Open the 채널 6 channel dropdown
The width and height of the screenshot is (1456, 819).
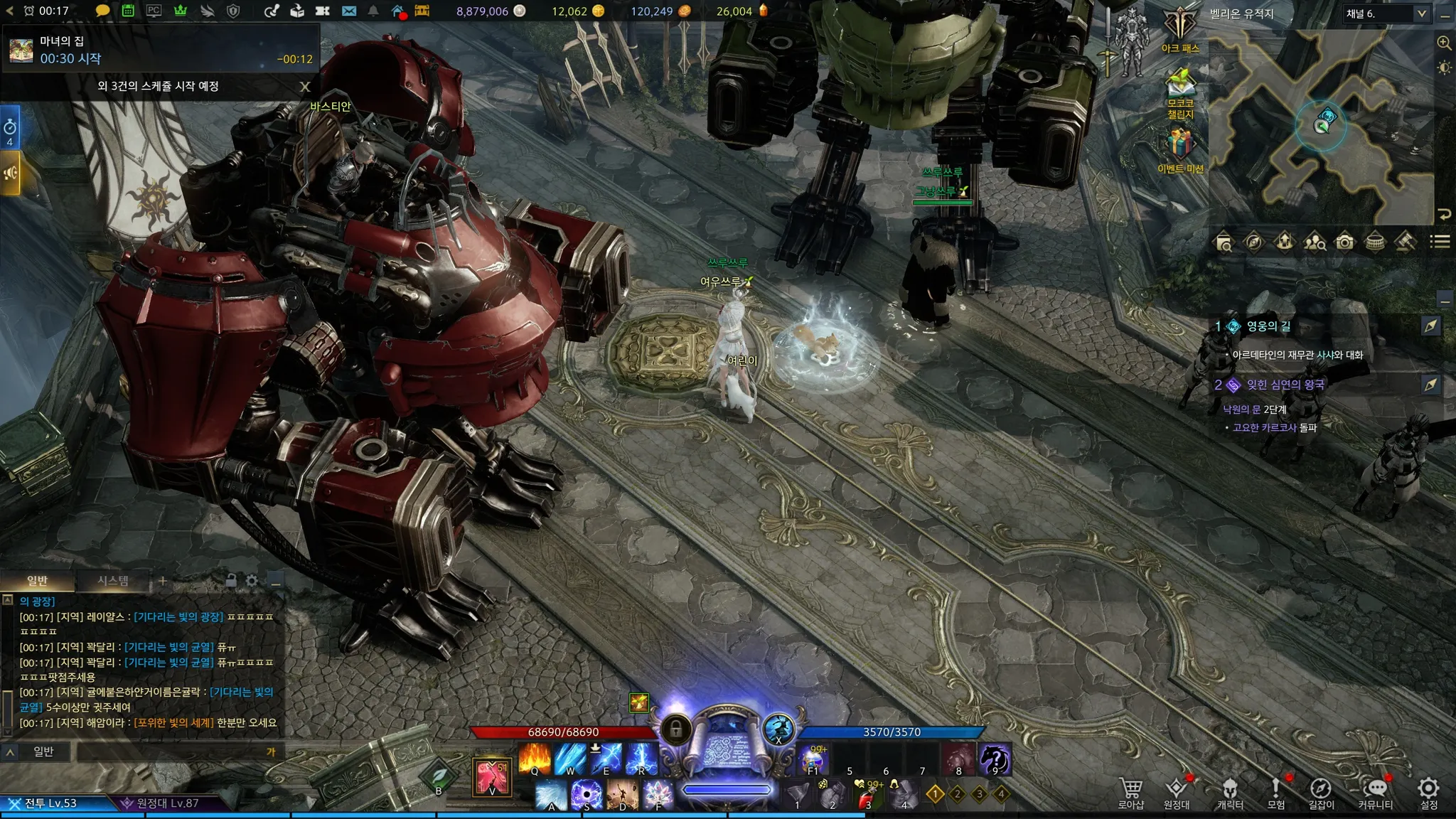(1386, 14)
